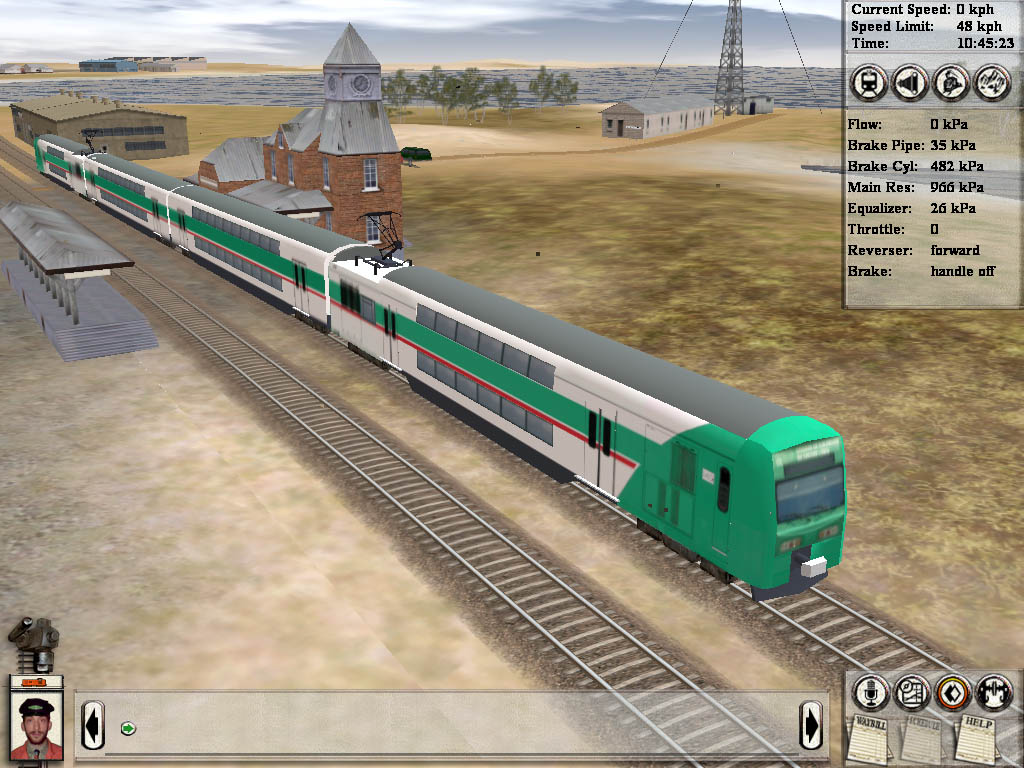
Task: Click the left arrow on the command bar
Action: click(92, 724)
